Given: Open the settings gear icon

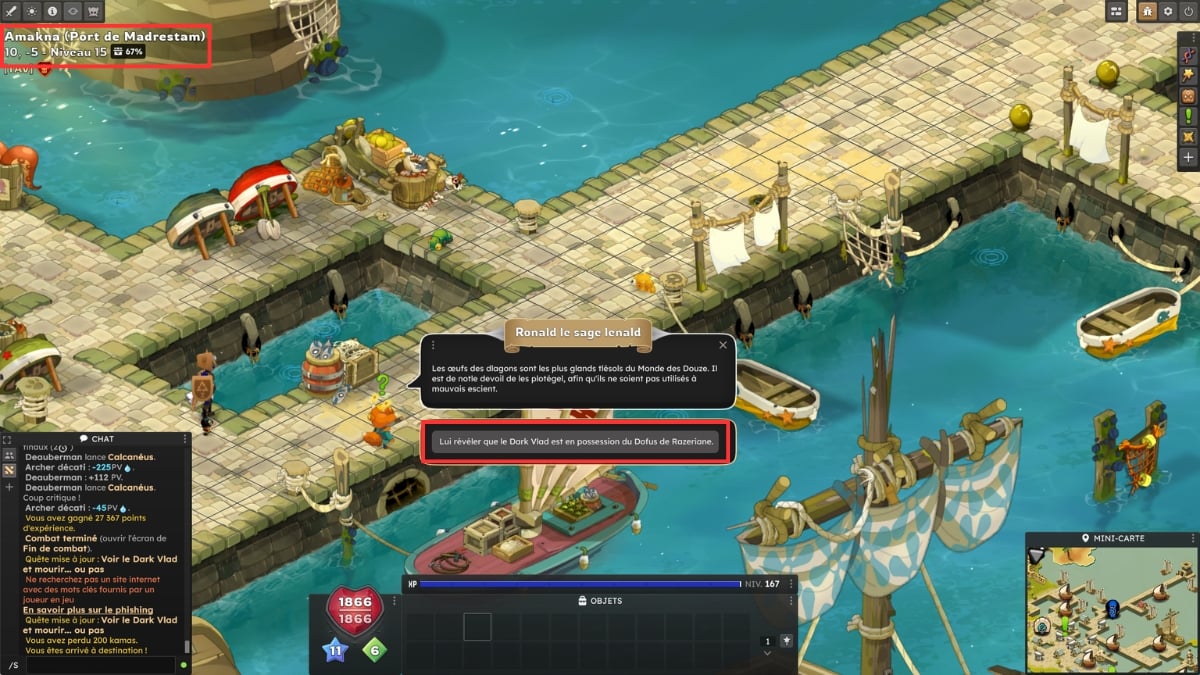Looking at the screenshot, I should (1167, 10).
